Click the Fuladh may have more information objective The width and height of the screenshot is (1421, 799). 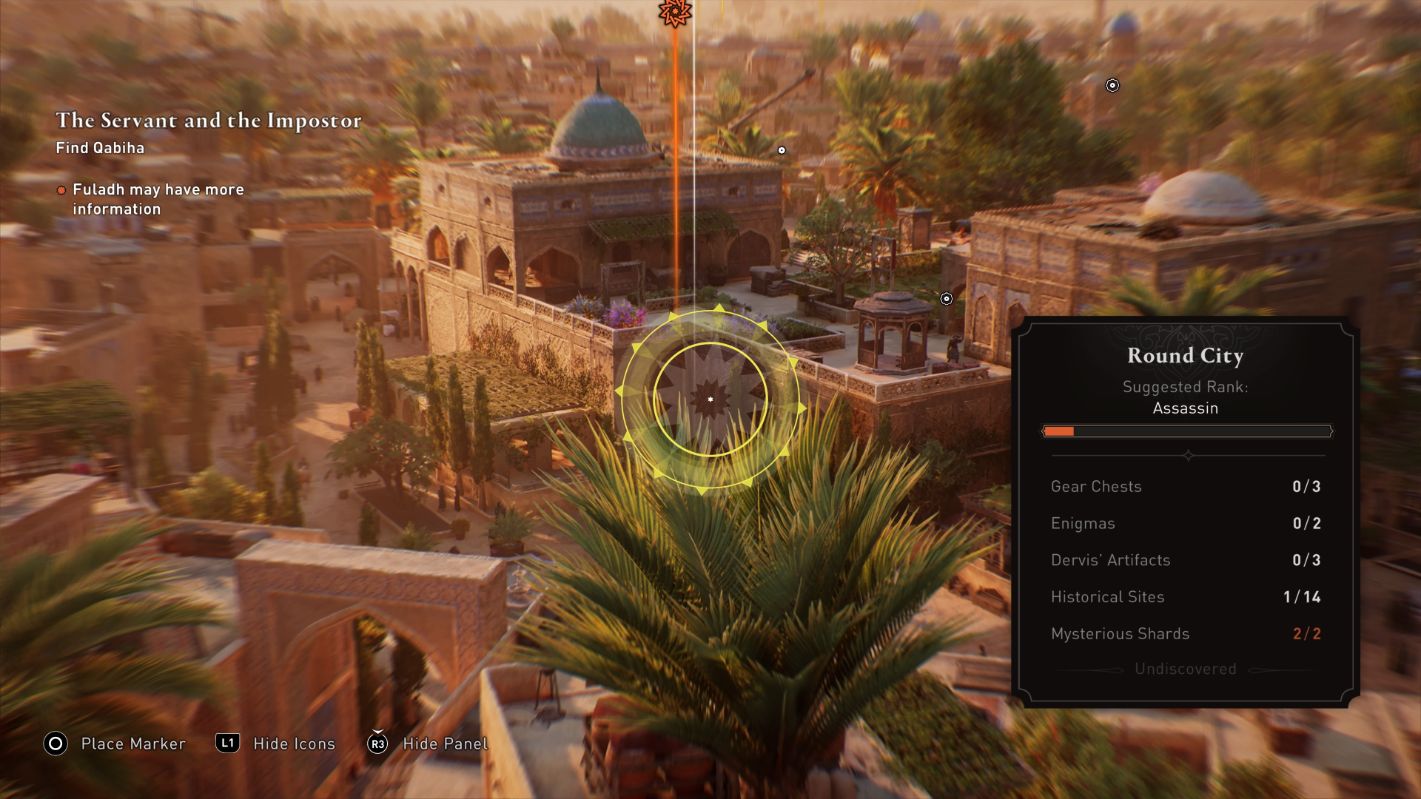point(157,198)
